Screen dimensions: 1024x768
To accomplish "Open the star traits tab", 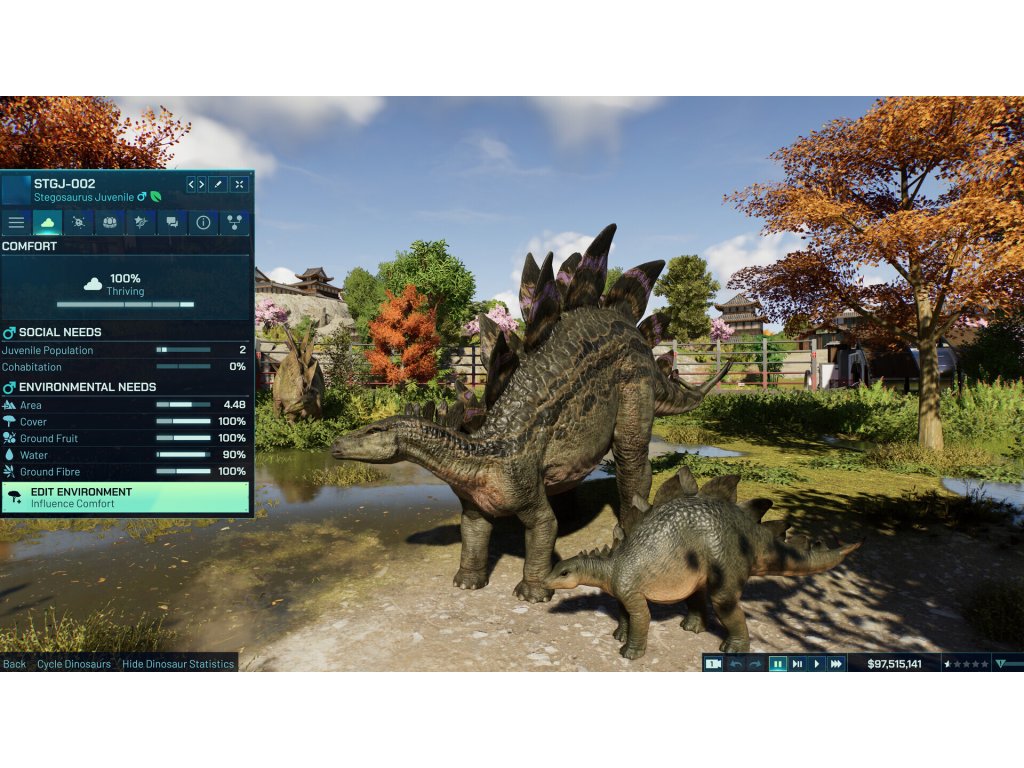I will pyautogui.click(x=140, y=222).
